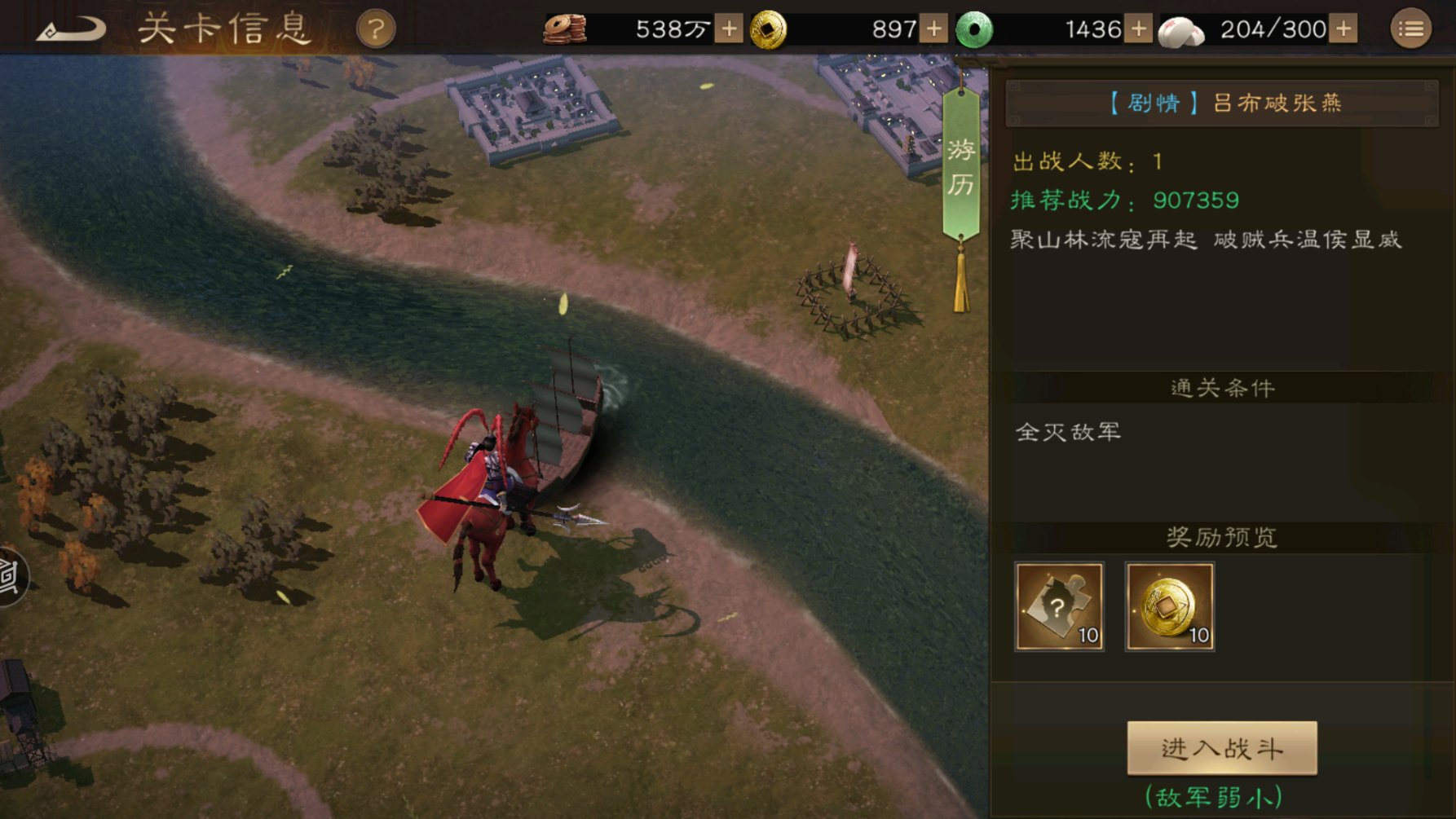Tap the gold coin reward x10

pos(1171,607)
